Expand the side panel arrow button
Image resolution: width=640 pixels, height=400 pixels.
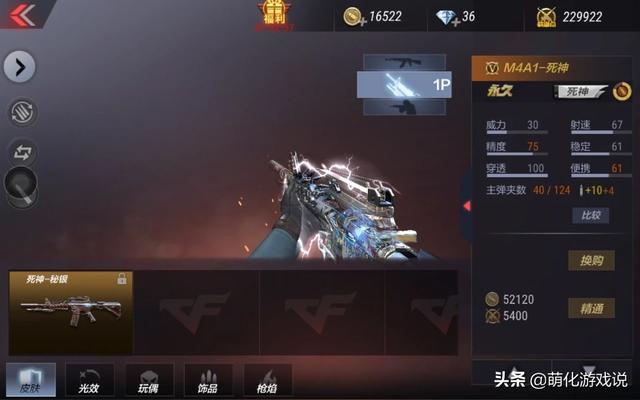tap(20, 67)
